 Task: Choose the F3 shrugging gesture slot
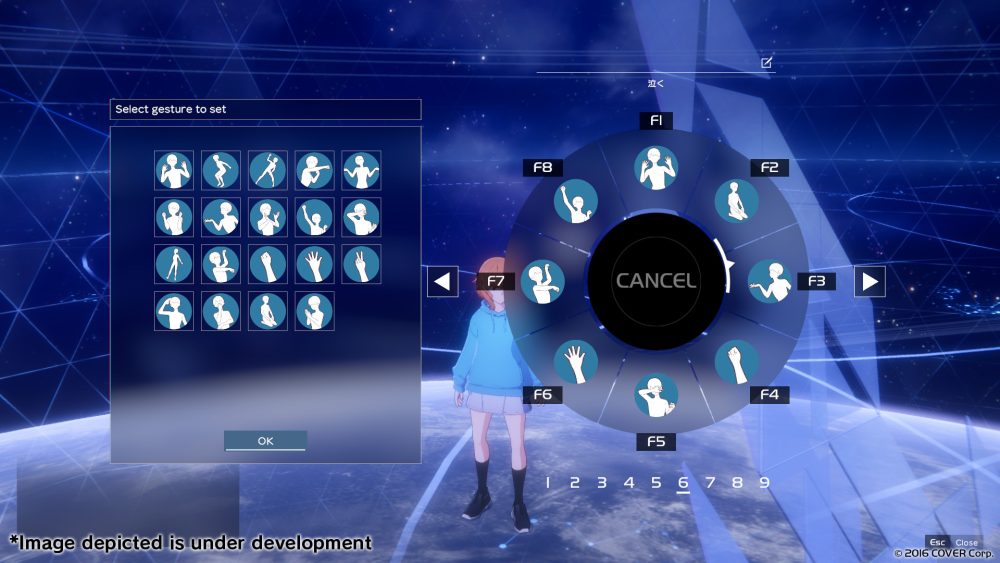tap(769, 281)
